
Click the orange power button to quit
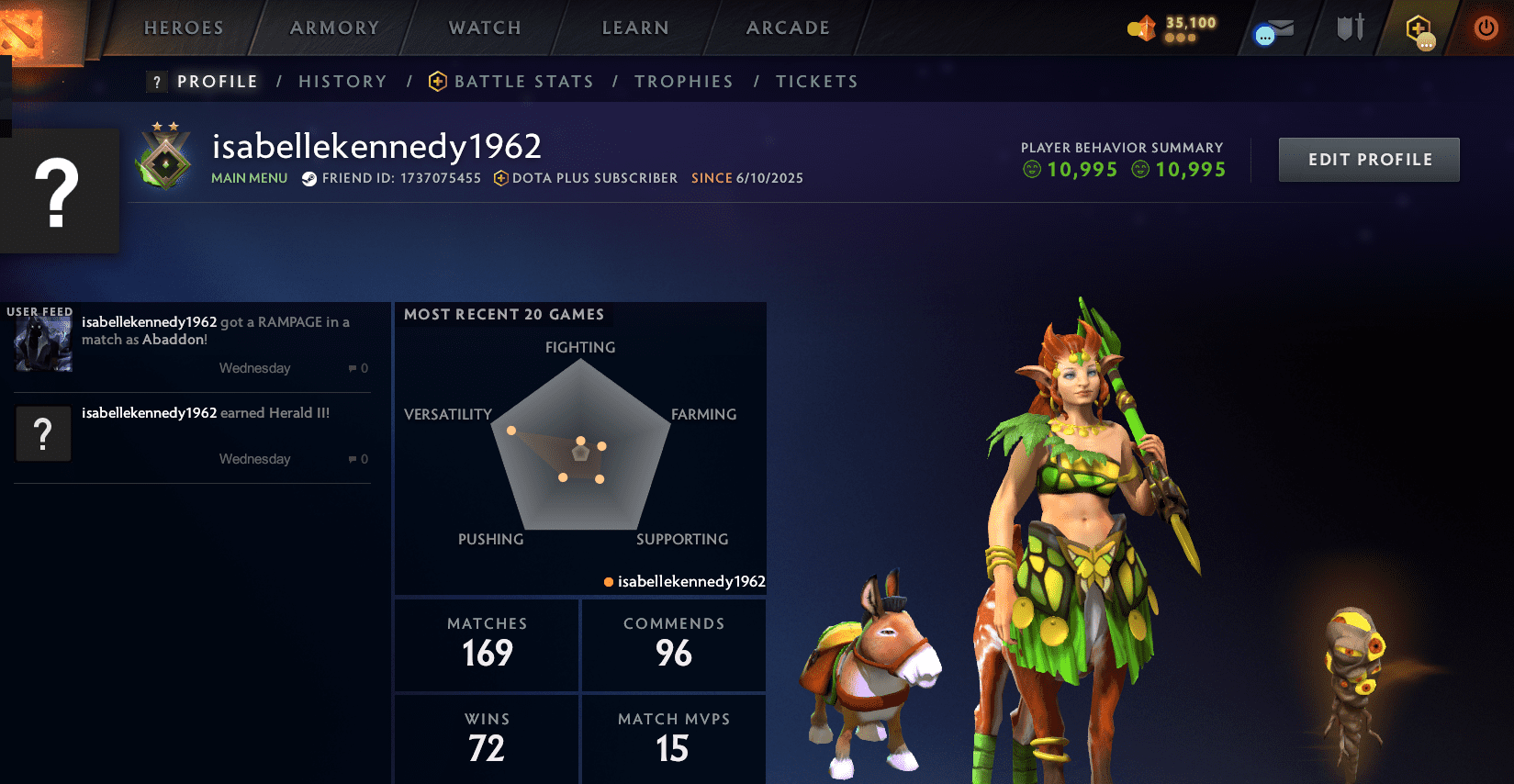[x=1485, y=28]
